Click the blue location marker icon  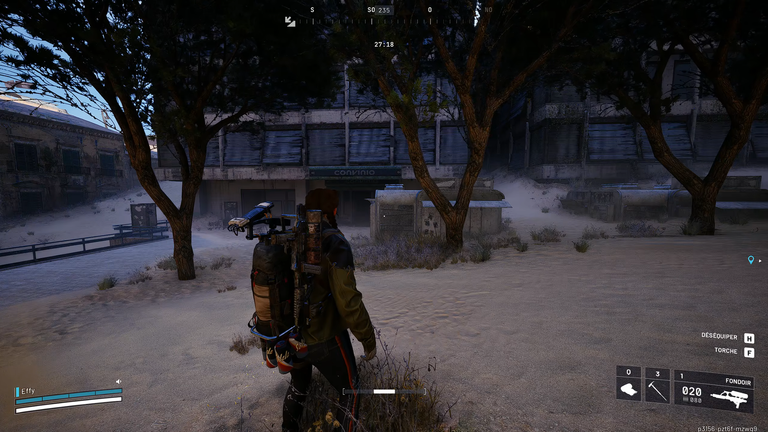pyautogui.click(x=751, y=260)
